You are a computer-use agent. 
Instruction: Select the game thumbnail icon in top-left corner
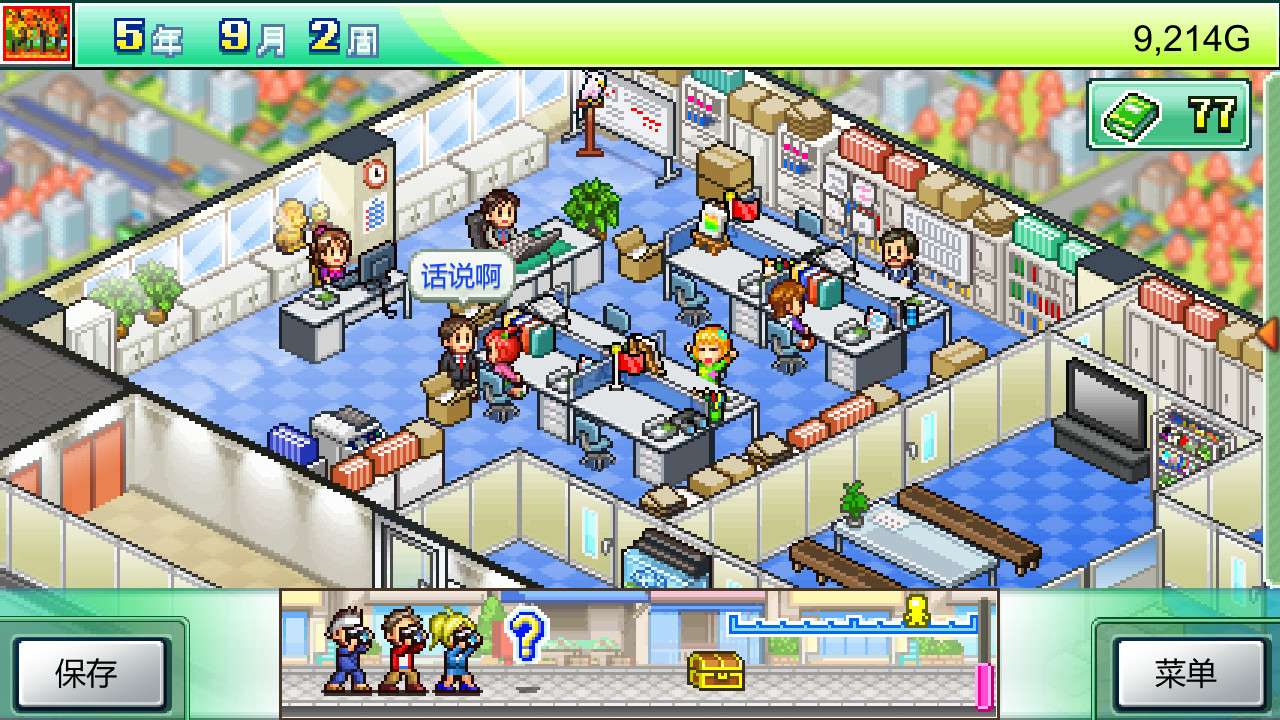tap(37, 33)
